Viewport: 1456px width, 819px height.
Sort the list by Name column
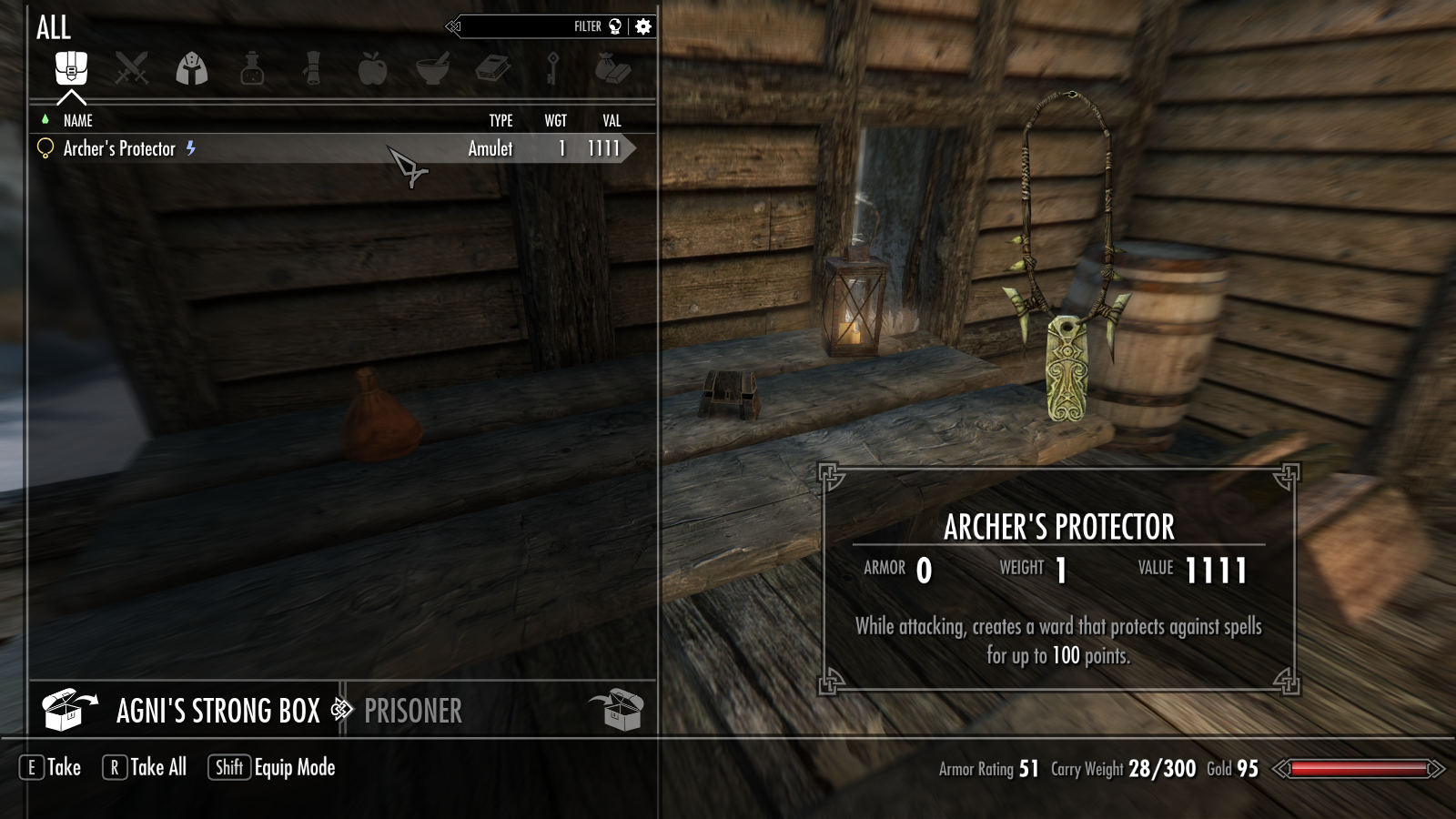click(x=78, y=120)
